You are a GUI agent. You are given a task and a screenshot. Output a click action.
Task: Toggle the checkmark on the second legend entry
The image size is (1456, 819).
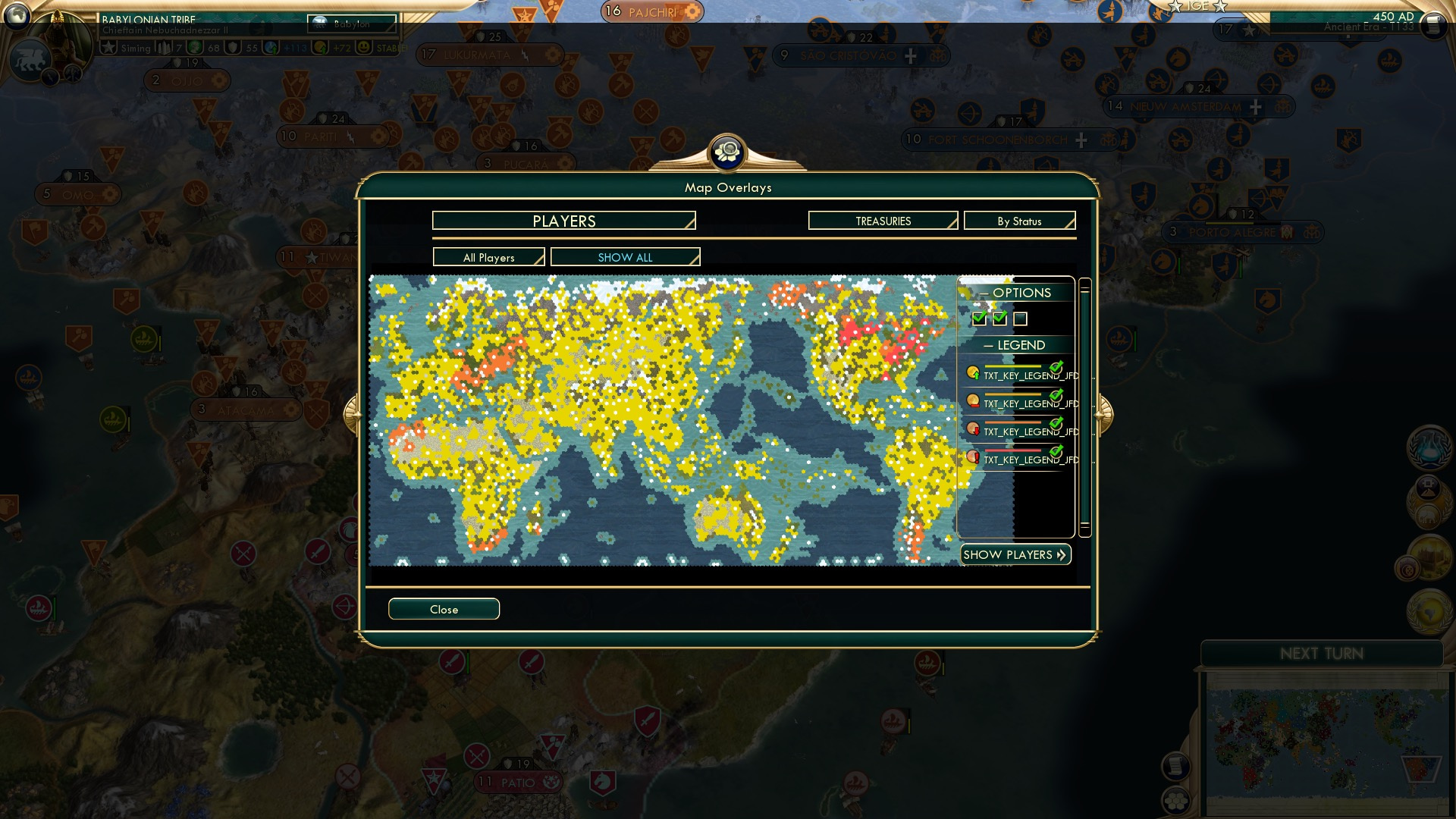tap(1056, 397)
